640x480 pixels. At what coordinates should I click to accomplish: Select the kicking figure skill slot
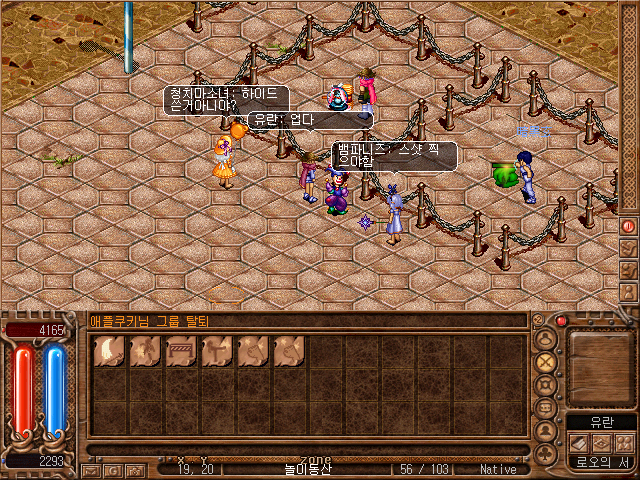point(216,349)
